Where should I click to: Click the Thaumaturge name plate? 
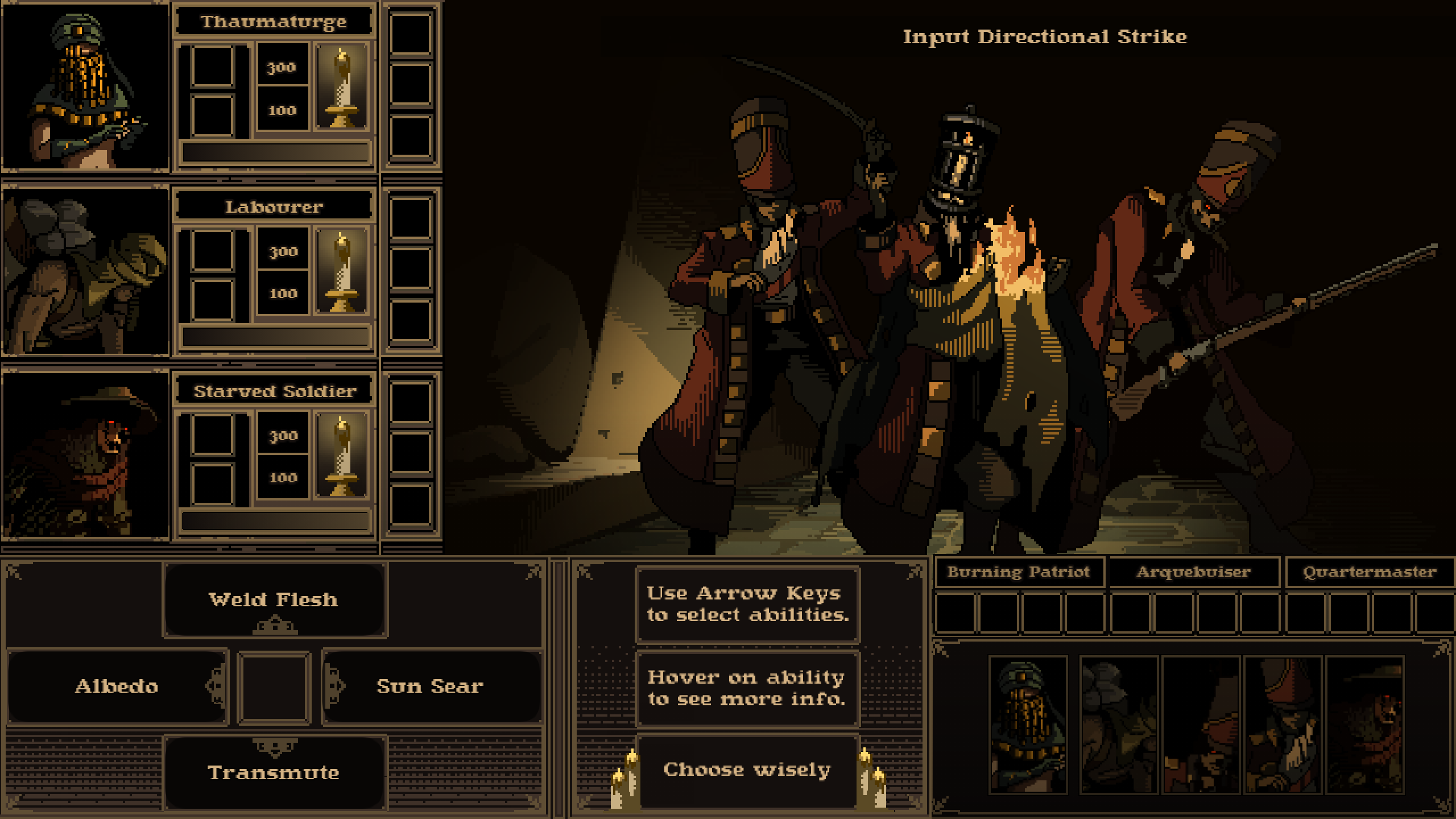(274, 22)
